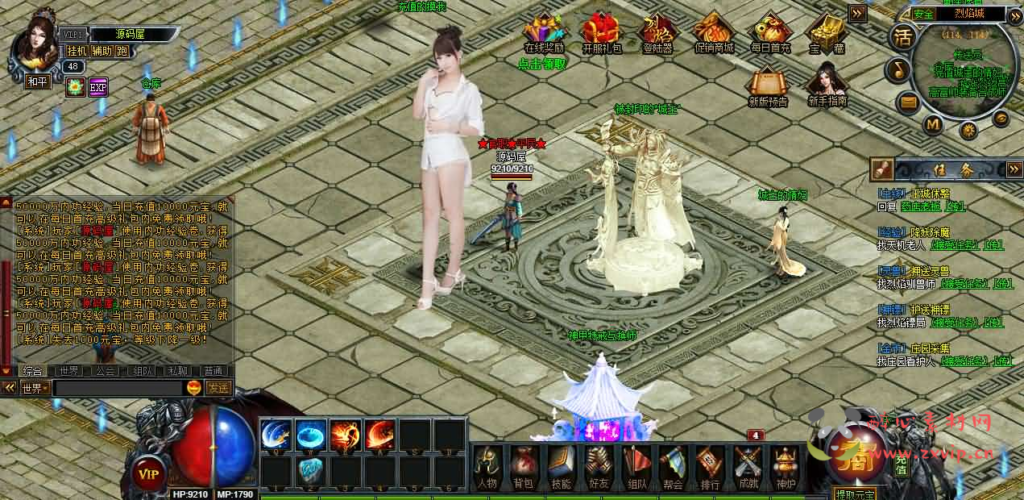Open the 每日首充 daily recharge bag
This screenshot has width=1024, height=500.
770,32
